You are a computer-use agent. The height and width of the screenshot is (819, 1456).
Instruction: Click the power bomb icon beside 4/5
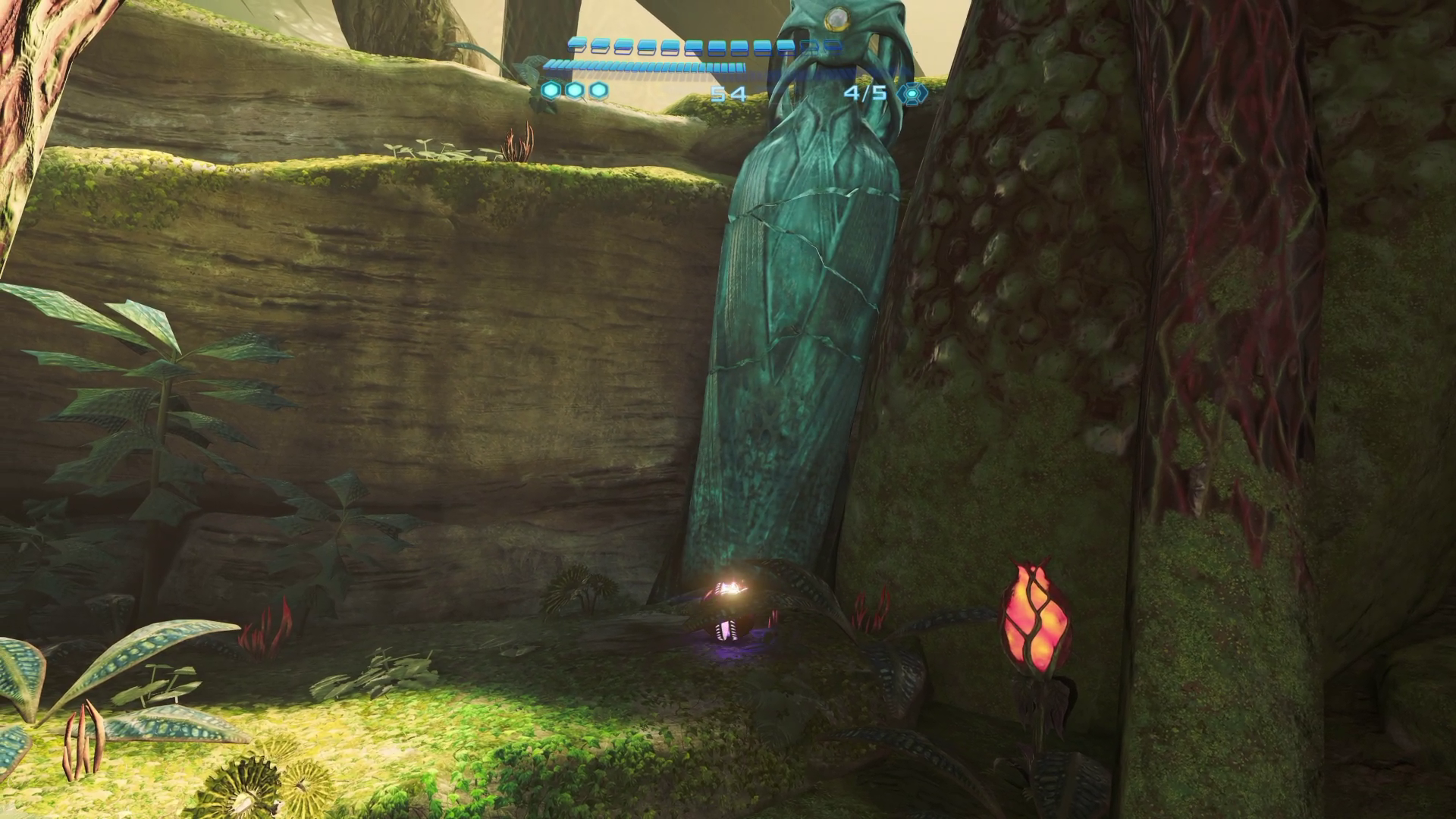click(911, 93)
